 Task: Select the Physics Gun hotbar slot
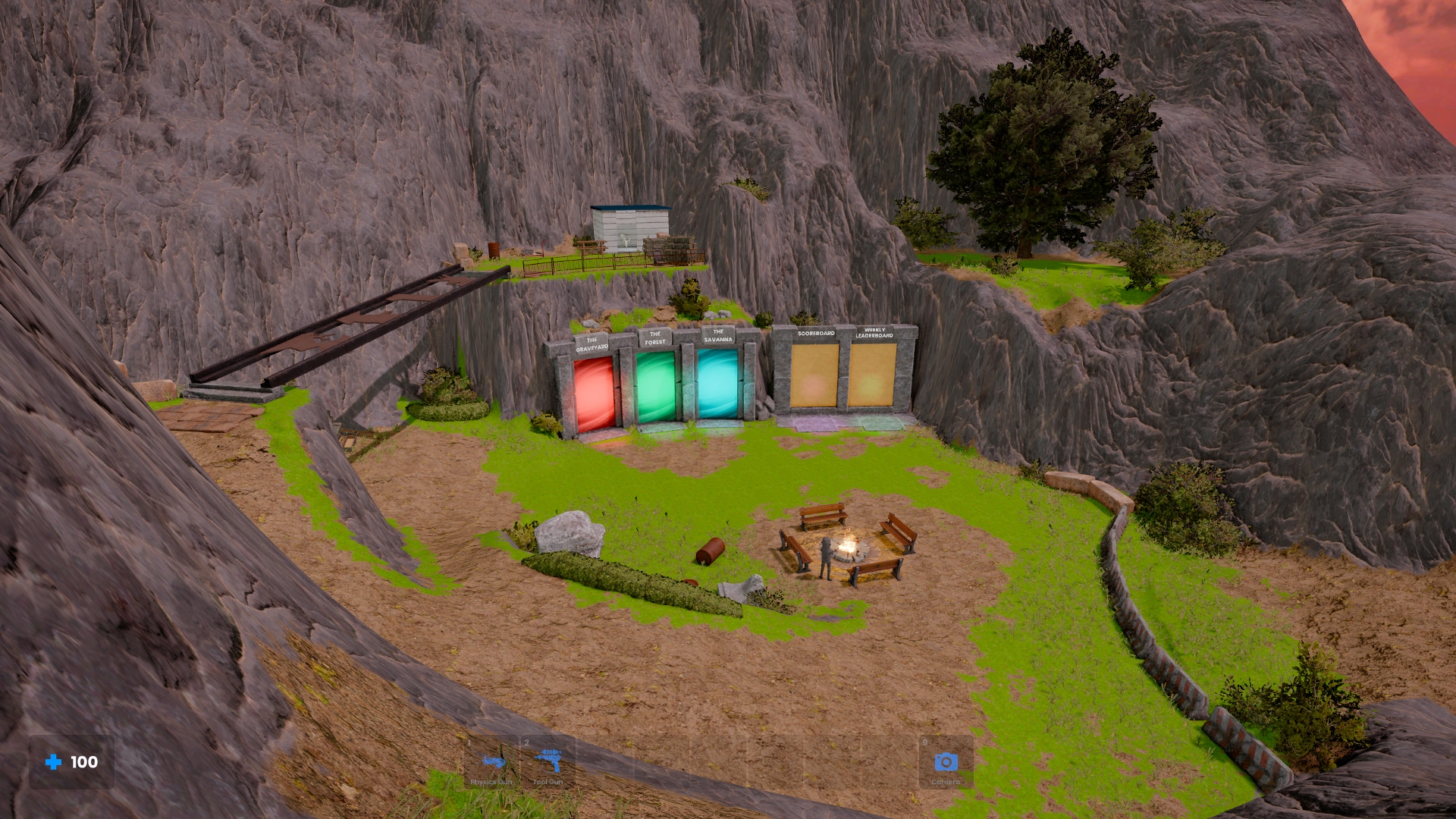[491, 763]
